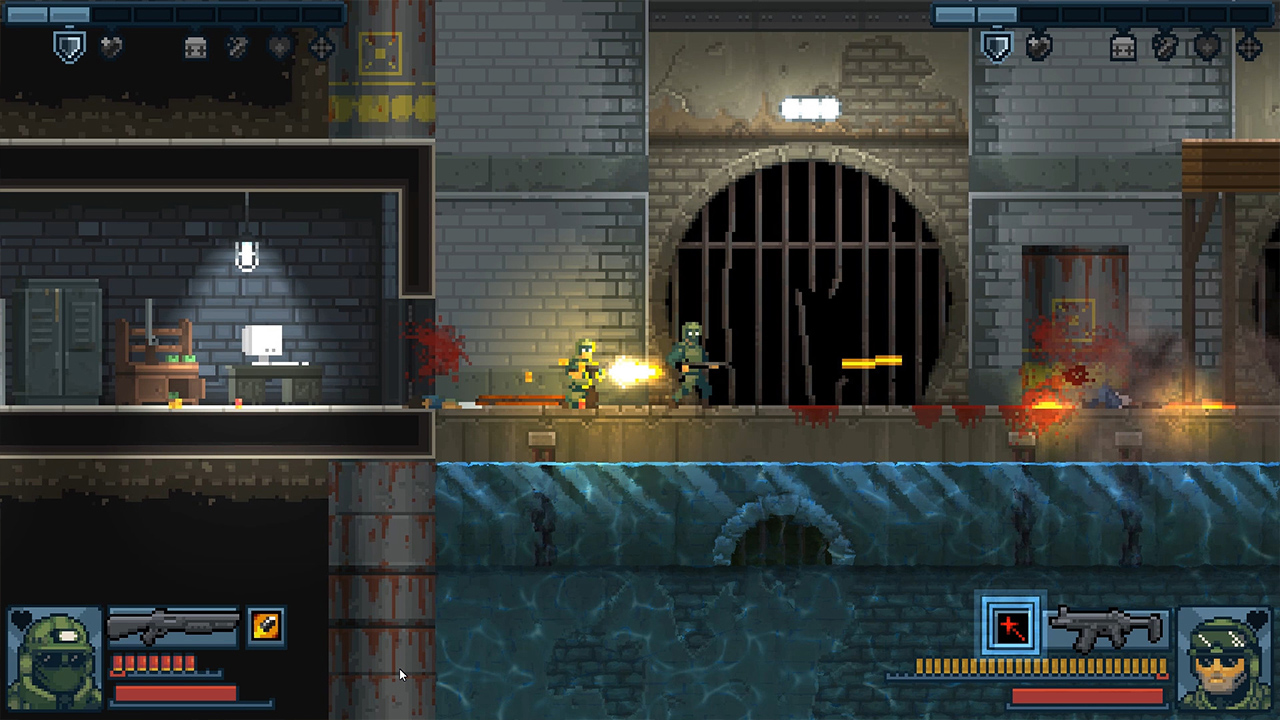Viewport: 1280px width, 720px height.
Task: Open Player 1's yellow grenade item slot
Action: tap(264, 627)
